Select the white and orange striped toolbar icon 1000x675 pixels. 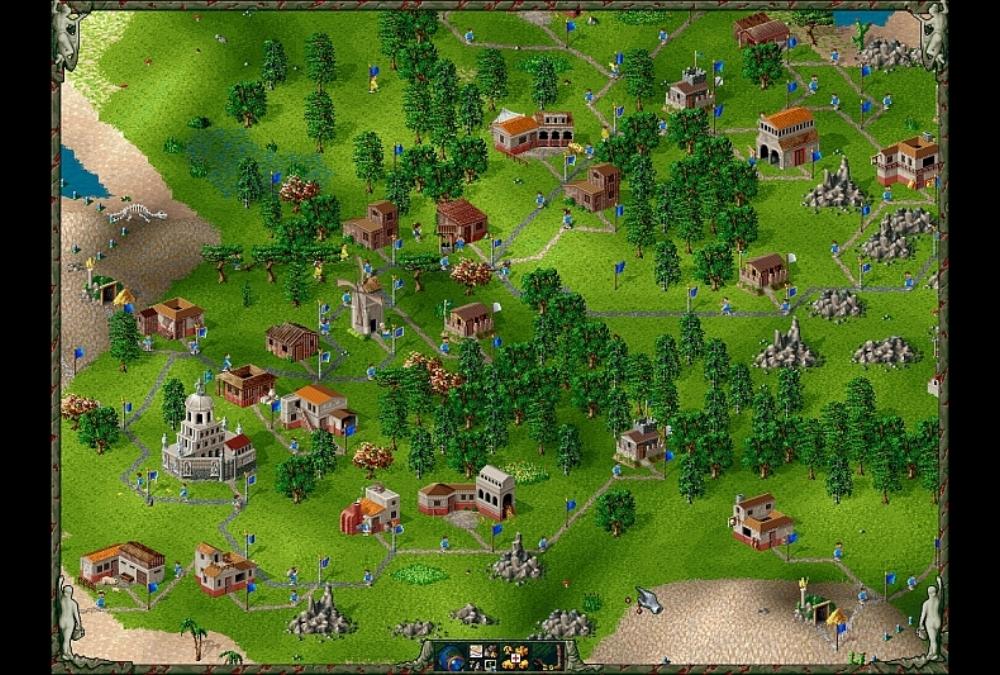[476, 651]
